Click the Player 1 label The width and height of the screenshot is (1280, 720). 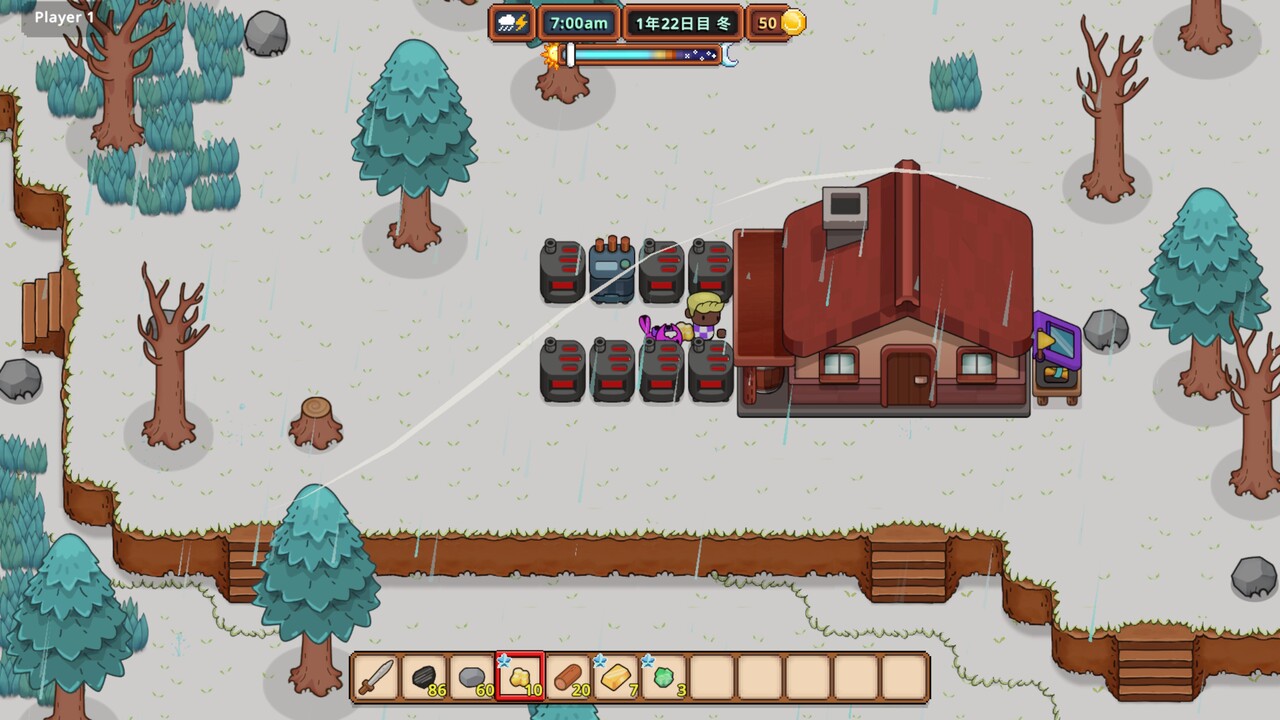[65, 17]
